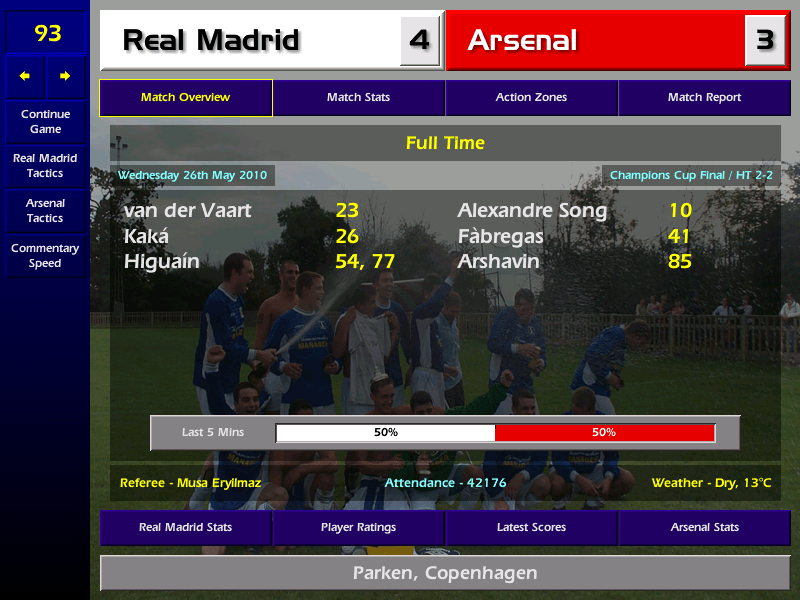Click the Parken, Copenhagen stadium bar

(x=445, y=573)
